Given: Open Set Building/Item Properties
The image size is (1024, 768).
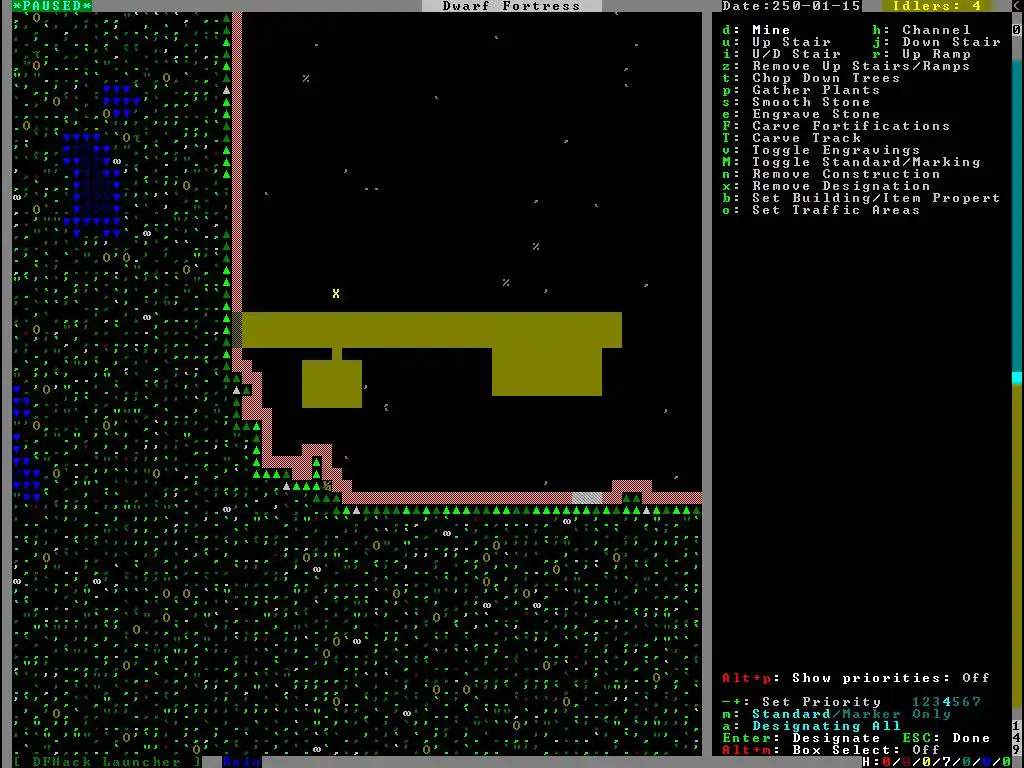Looking at the screenshot, I should tap(876, 198).
